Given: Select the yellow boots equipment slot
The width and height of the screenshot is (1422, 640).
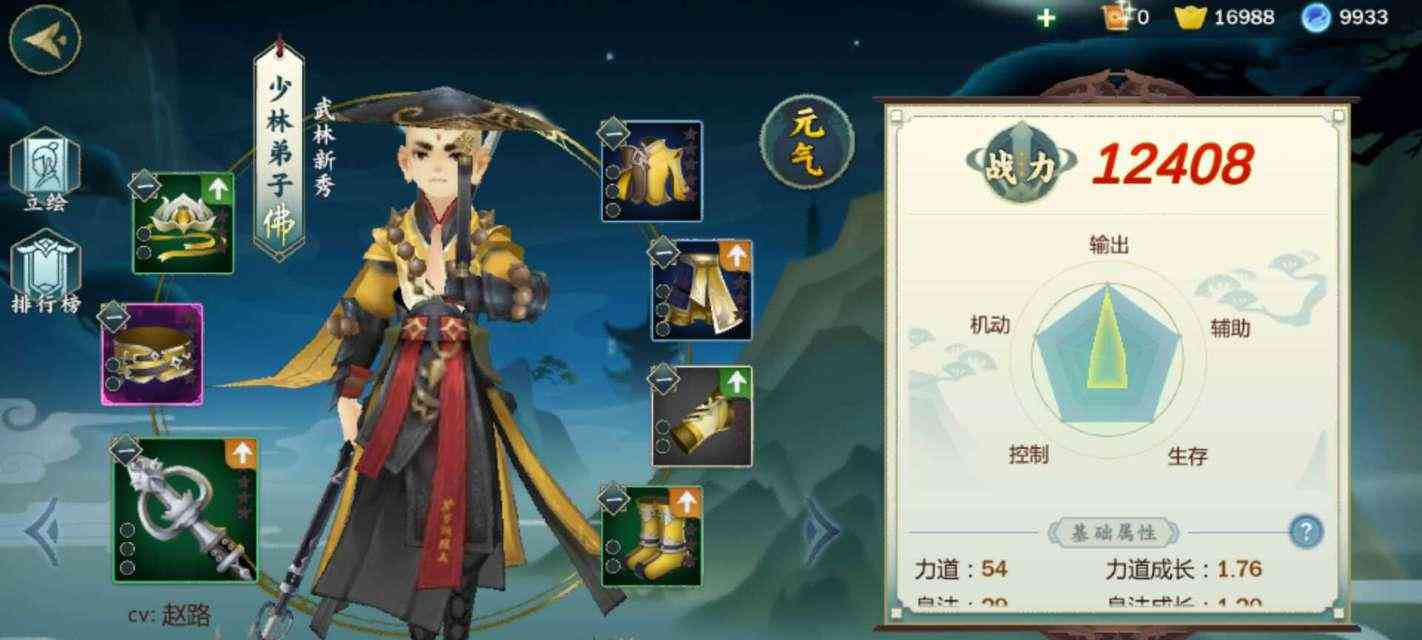Looking at the screenshot, I should (651, 536).
